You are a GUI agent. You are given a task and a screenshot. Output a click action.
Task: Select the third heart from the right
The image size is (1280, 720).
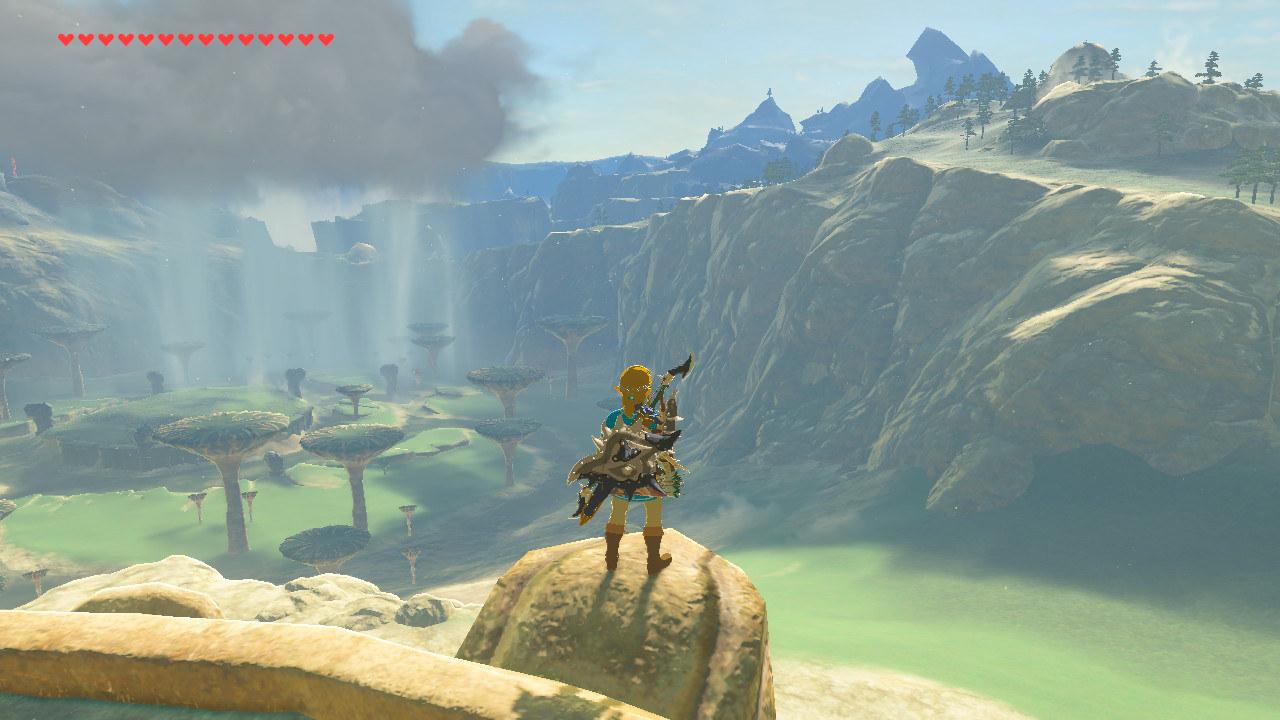click(285, 40)
